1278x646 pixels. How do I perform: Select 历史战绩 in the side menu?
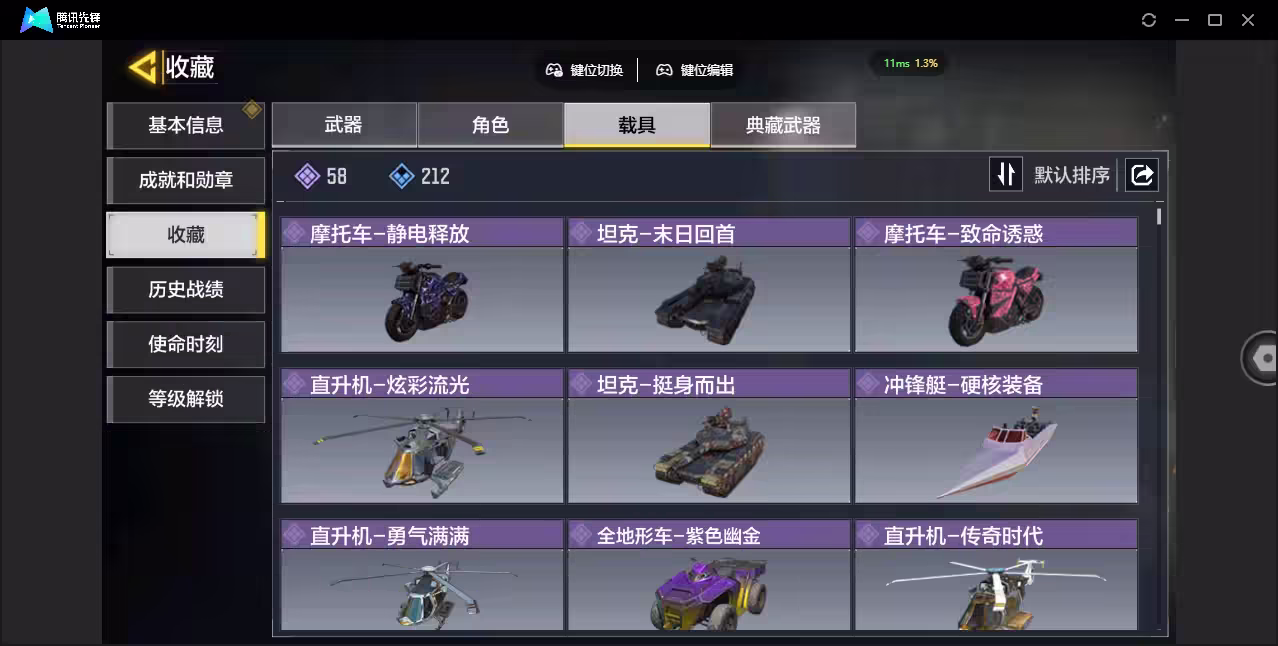pos(185,290)
